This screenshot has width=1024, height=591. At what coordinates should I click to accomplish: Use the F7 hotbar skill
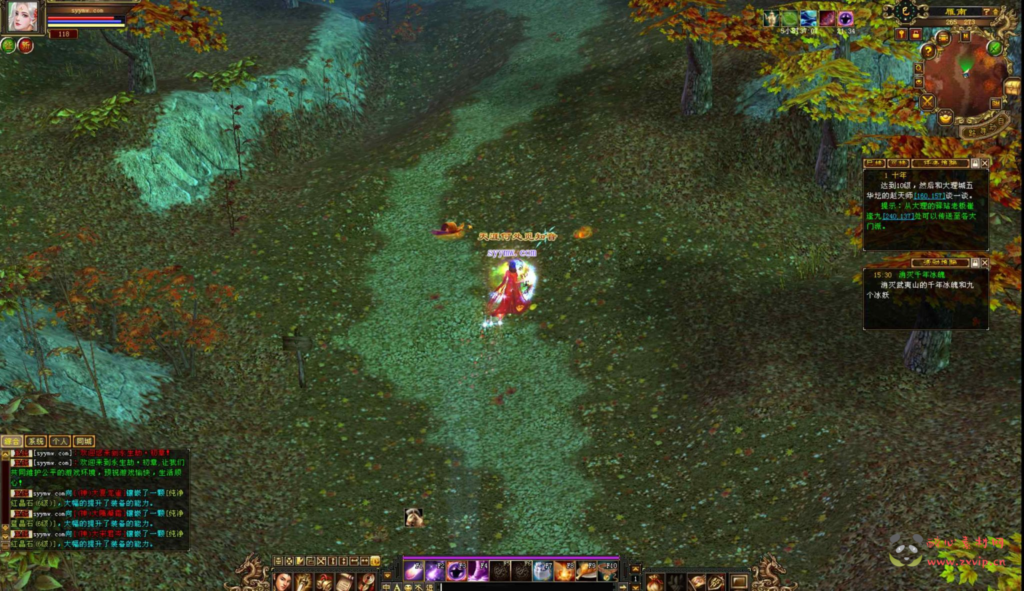(541, 571)
